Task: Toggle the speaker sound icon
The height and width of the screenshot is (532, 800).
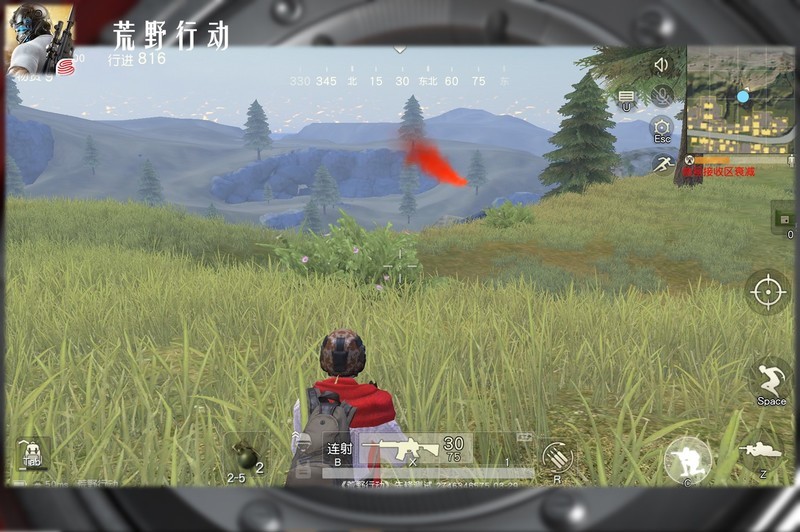Action: pyautogui.click(x=660, y=65)
